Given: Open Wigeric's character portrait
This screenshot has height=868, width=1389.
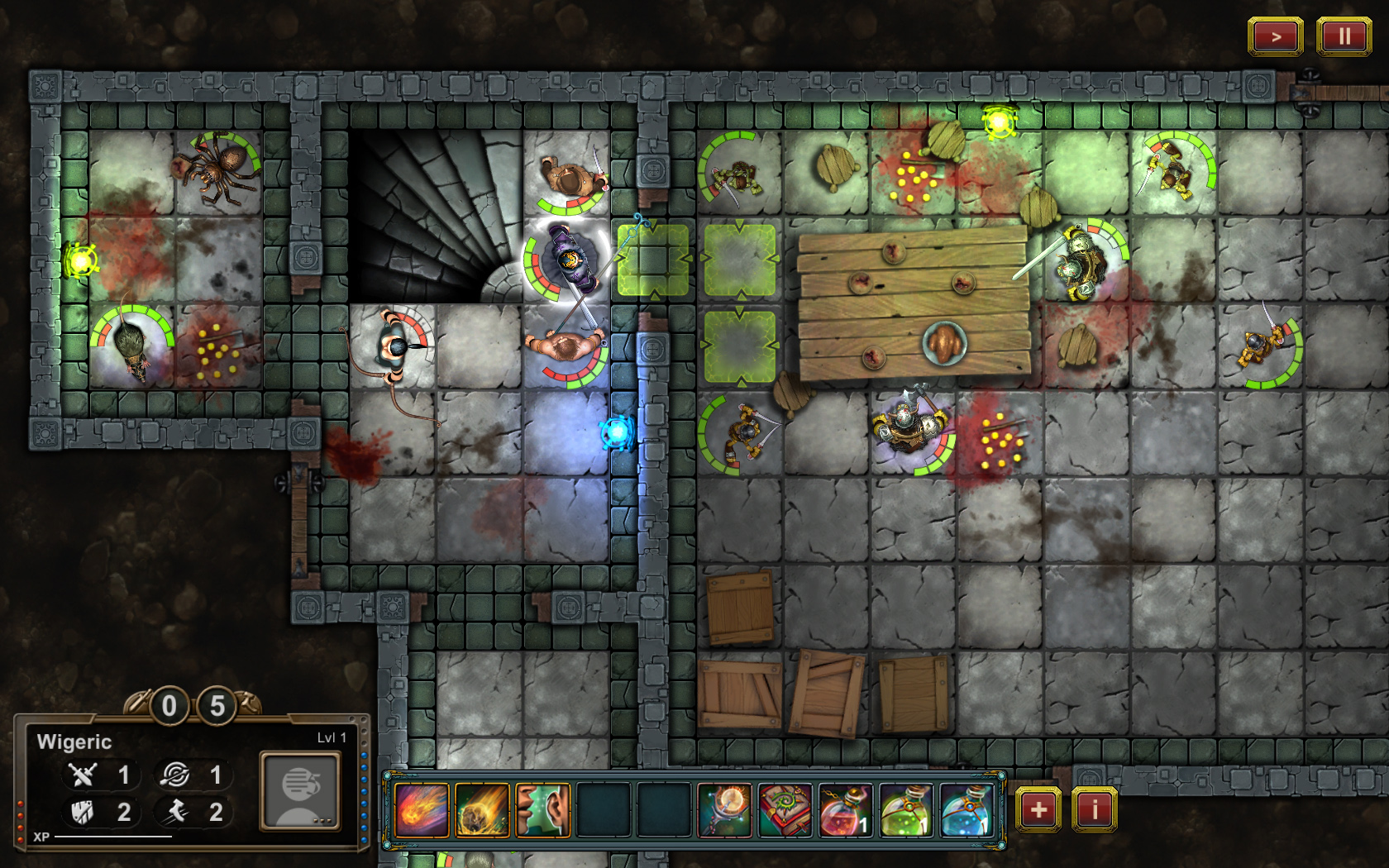Looking at the screenshot, I should [x=299, y=790].
